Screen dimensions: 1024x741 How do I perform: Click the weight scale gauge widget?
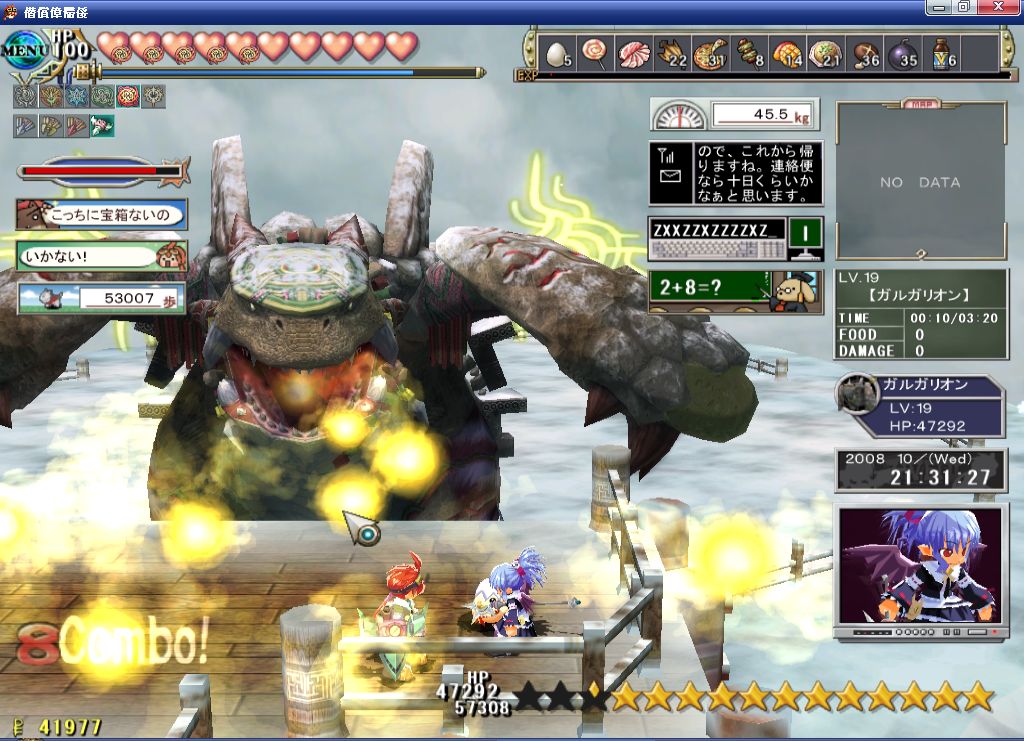pos(735,114)
